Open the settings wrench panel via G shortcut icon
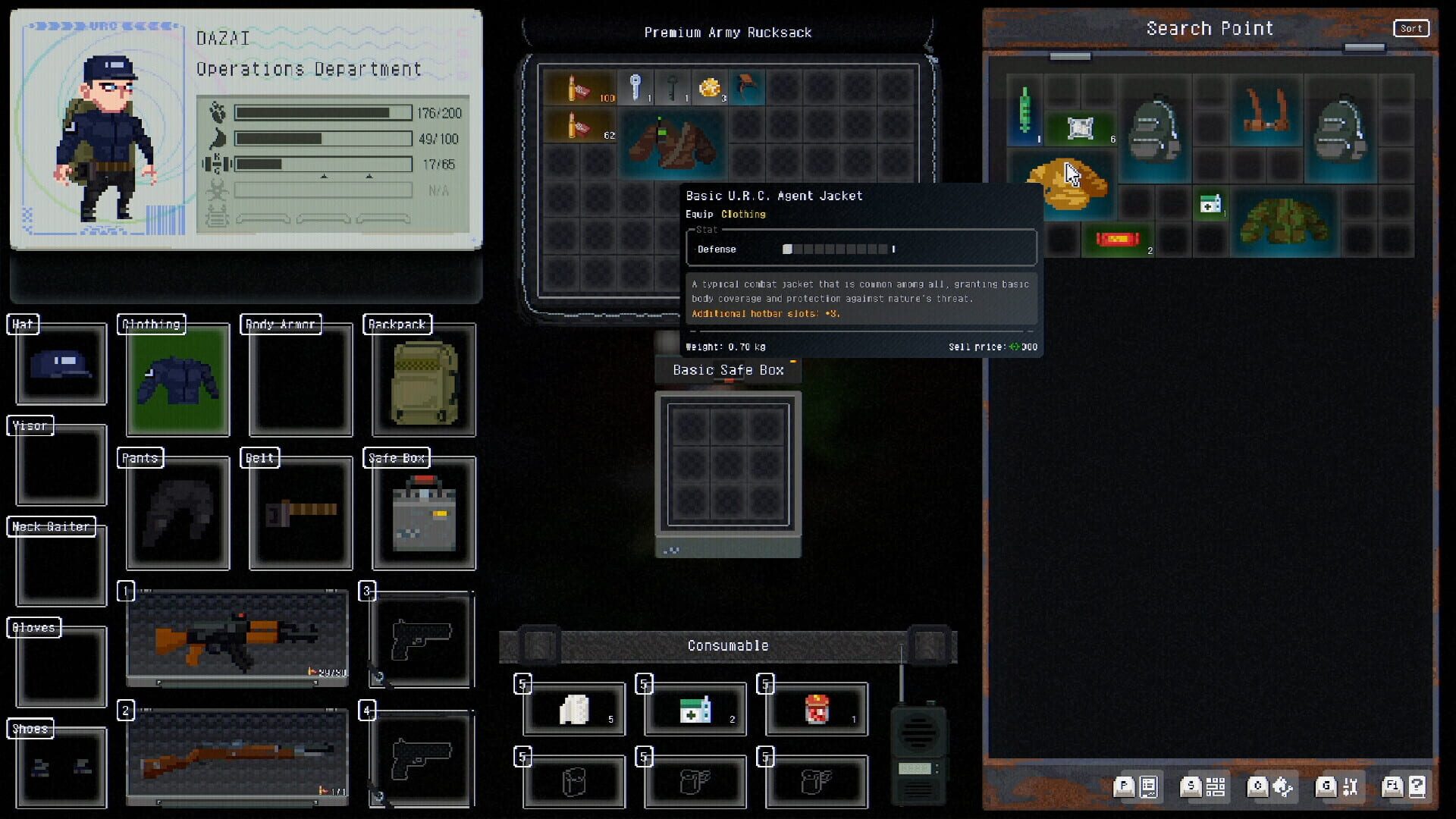This screenshot has width=1456, height=819. pos(1338,786)
